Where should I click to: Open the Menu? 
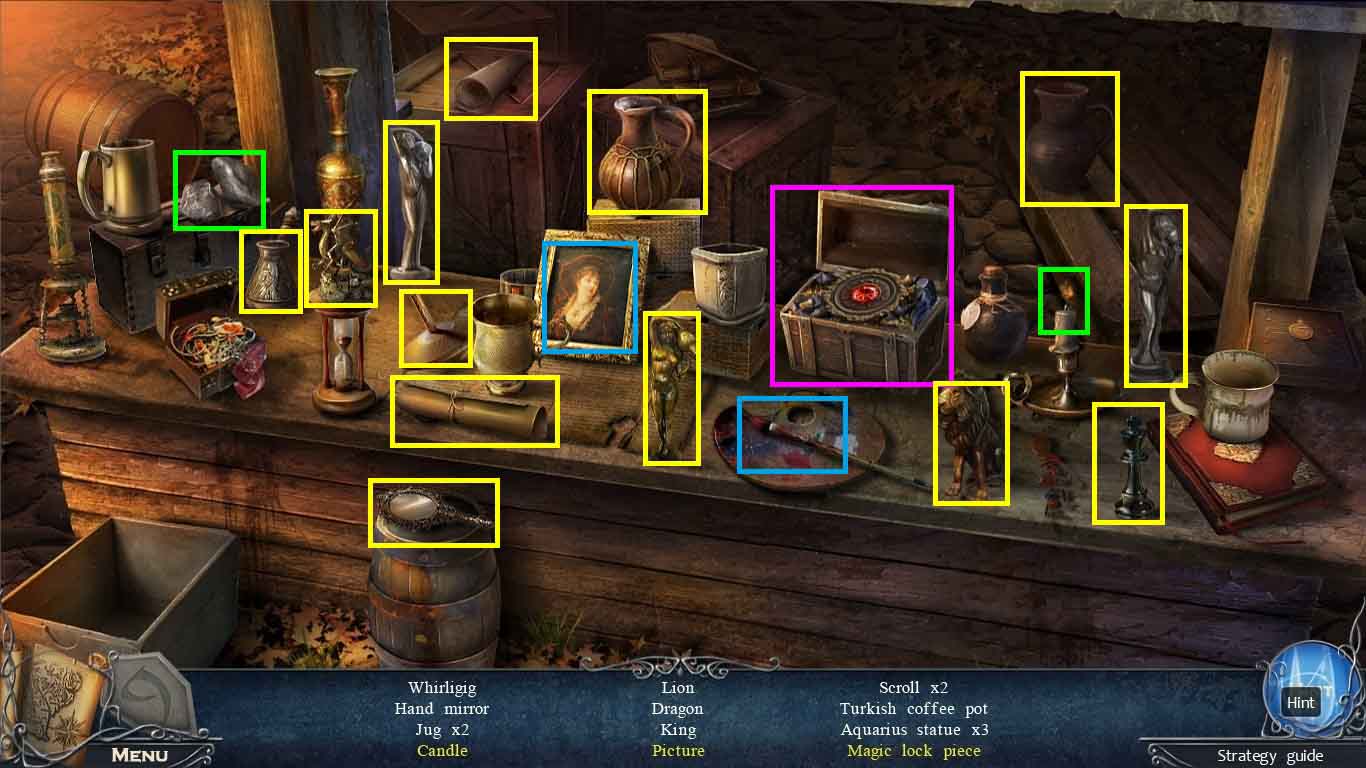(x=139, y=755)
